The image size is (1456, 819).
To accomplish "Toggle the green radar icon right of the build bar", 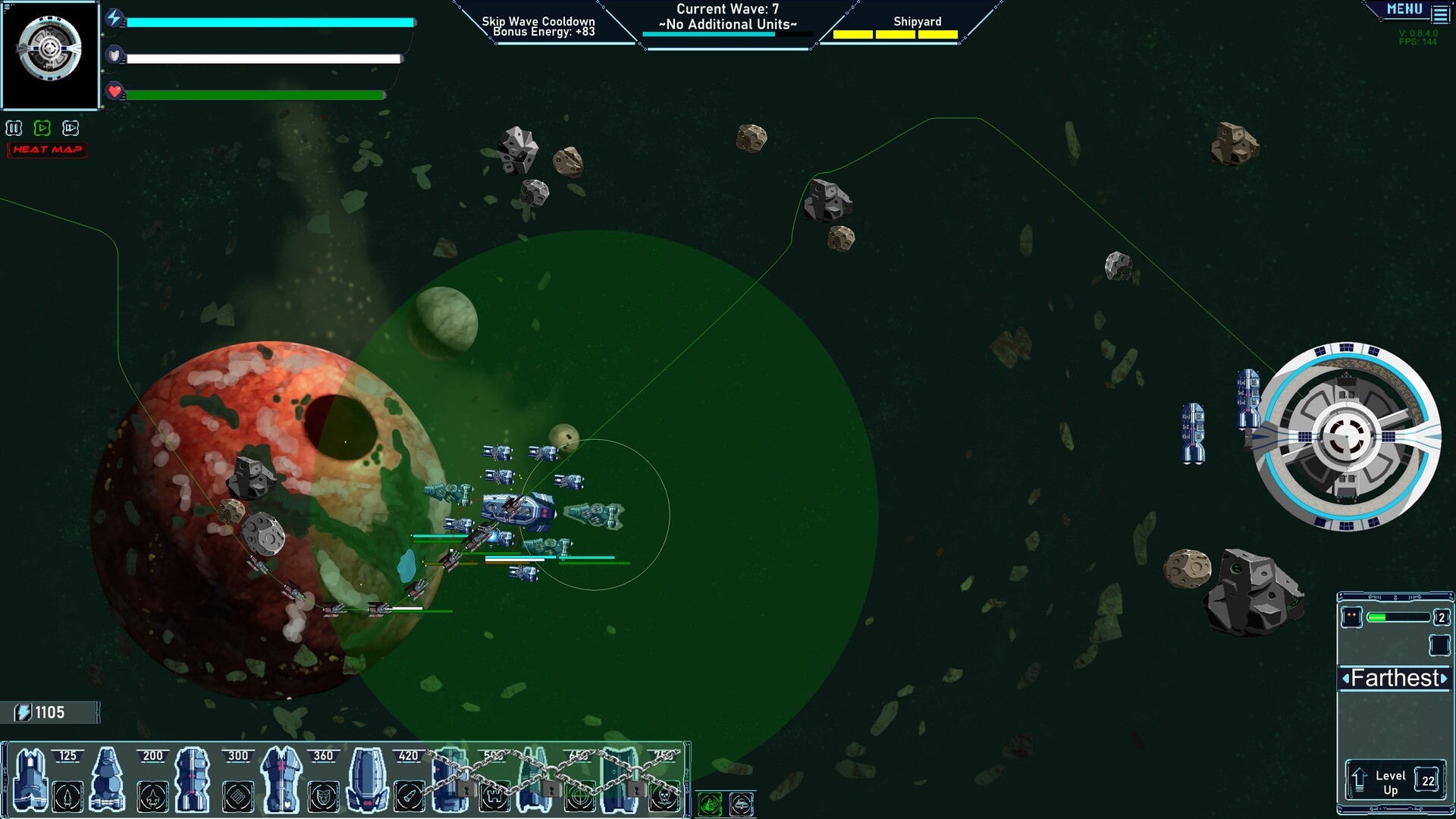I will (x=711, y=805).
